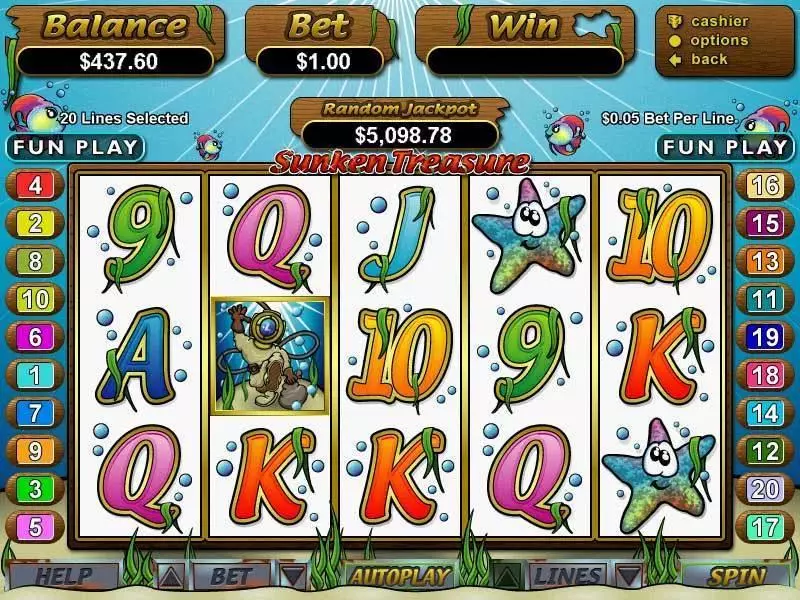Select payline number 20
This screenshot has width=800, height=600.
point(765,488)
